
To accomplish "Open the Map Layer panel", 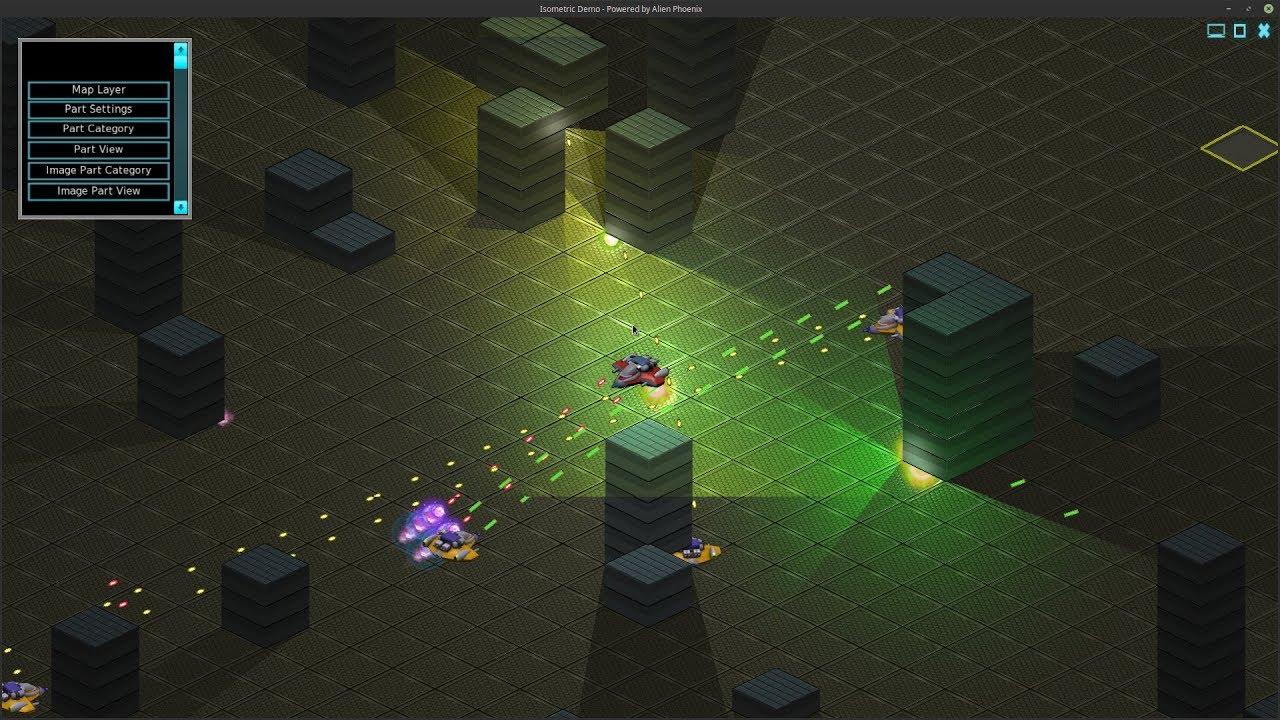I will pyautogui.click(x=98, y=90).
